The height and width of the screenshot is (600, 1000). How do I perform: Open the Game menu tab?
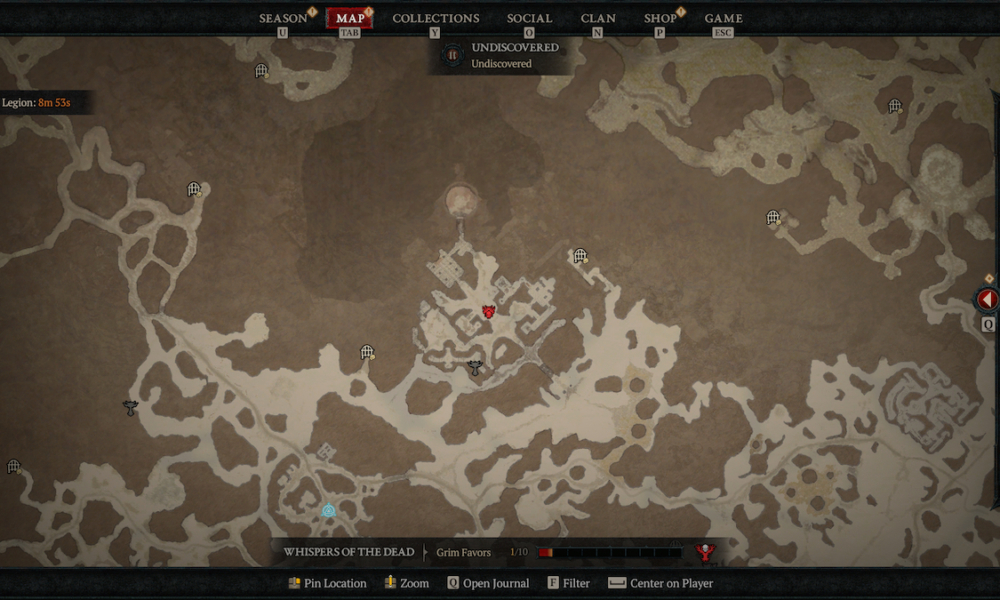723,18
